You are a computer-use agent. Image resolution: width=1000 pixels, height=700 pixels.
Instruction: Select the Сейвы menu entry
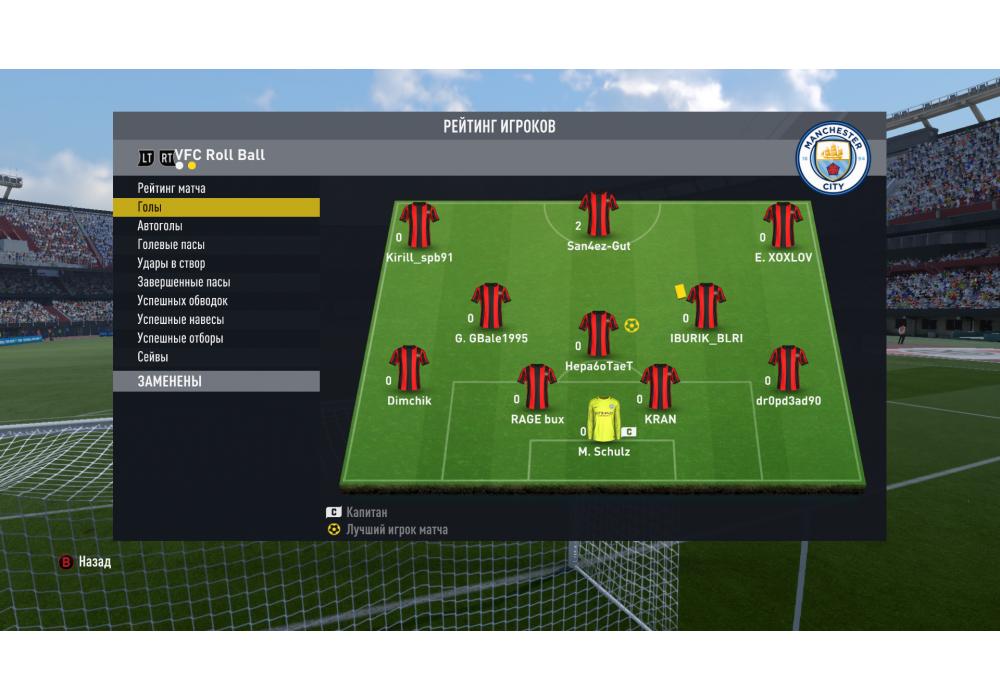[153, 357]
